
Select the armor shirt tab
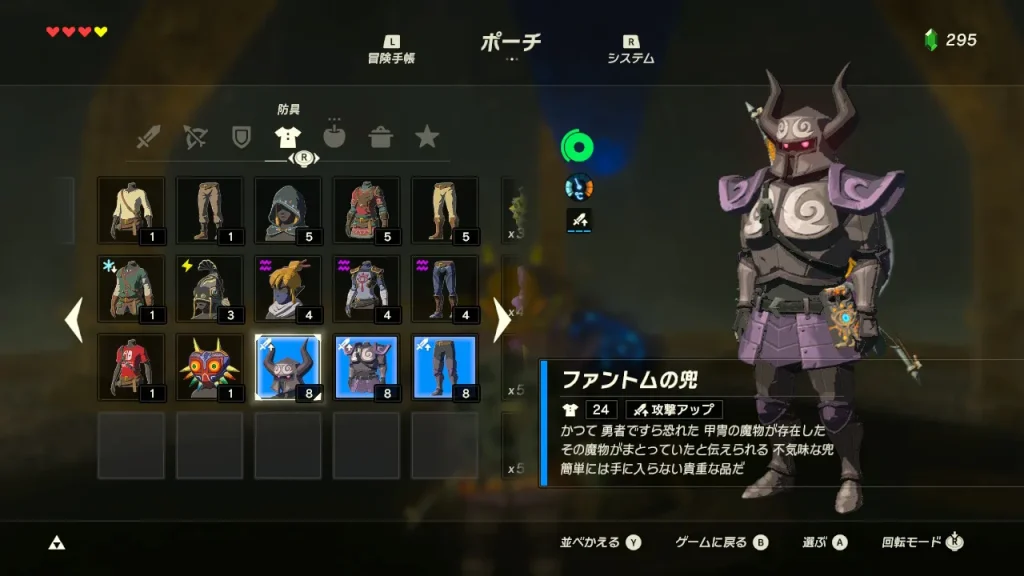coord(288,137)
